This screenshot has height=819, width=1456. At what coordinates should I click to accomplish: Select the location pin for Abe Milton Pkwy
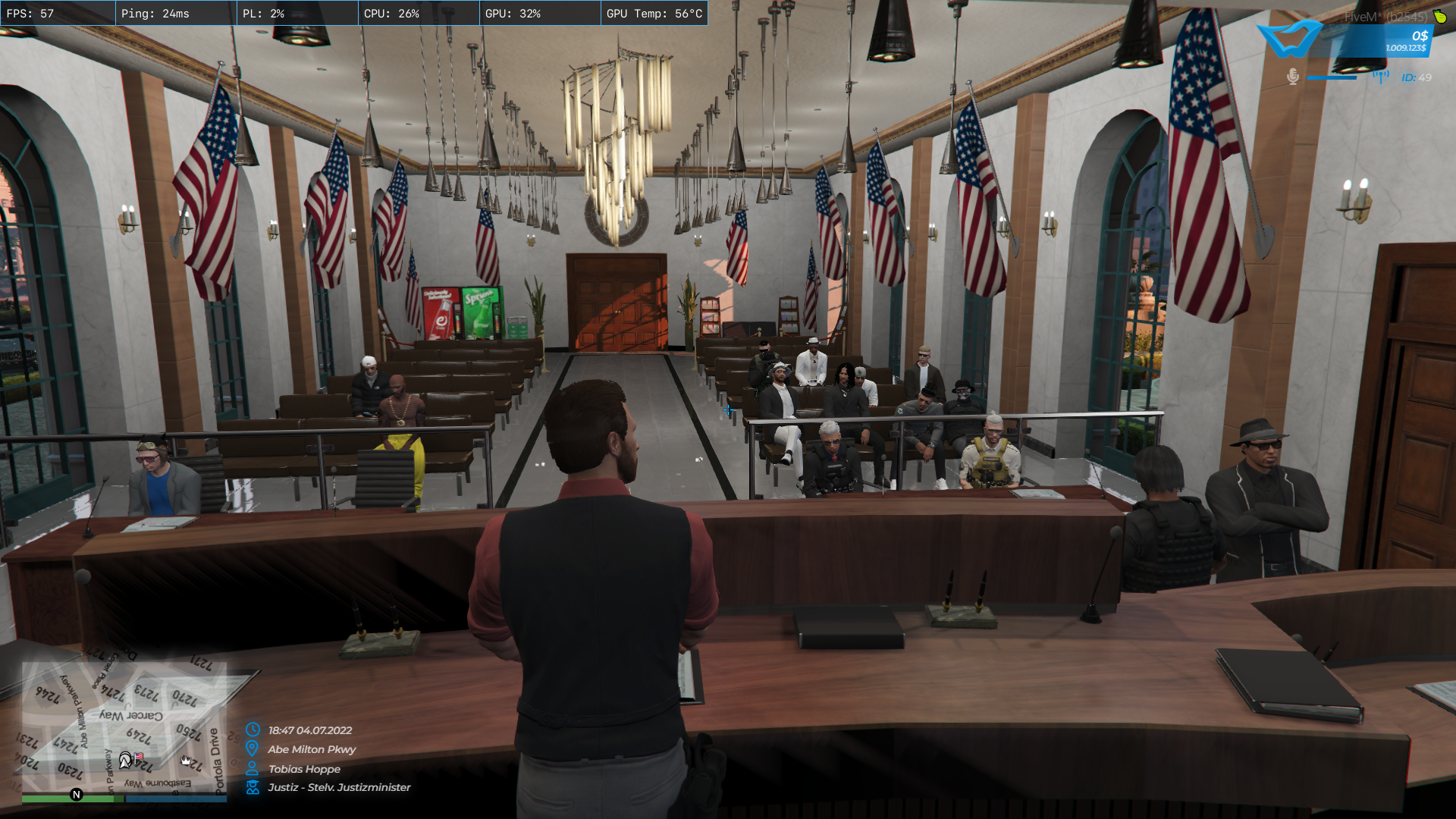(x=253, y=748)
